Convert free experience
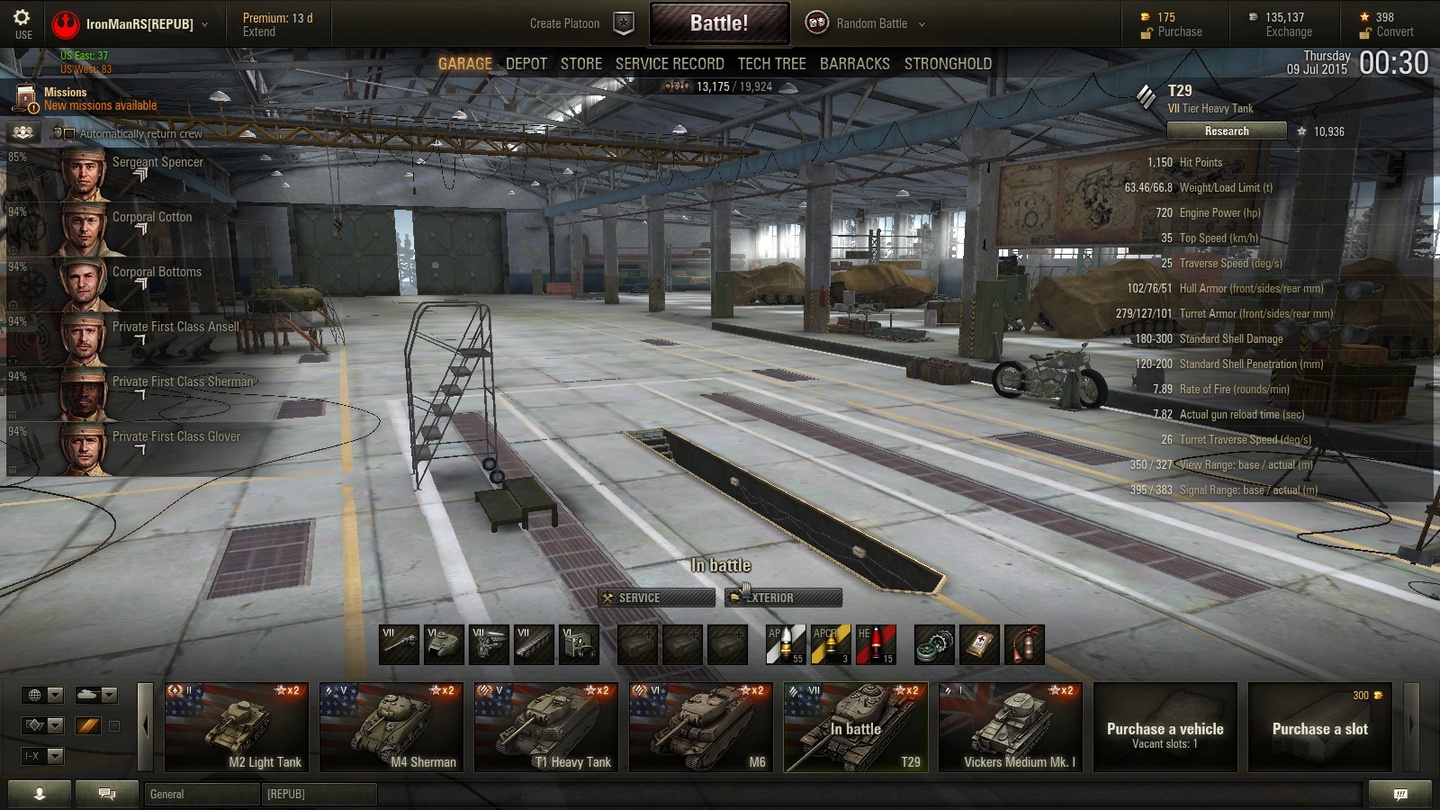This screenshot has height=810, width=1440. tap(1394, 32)
